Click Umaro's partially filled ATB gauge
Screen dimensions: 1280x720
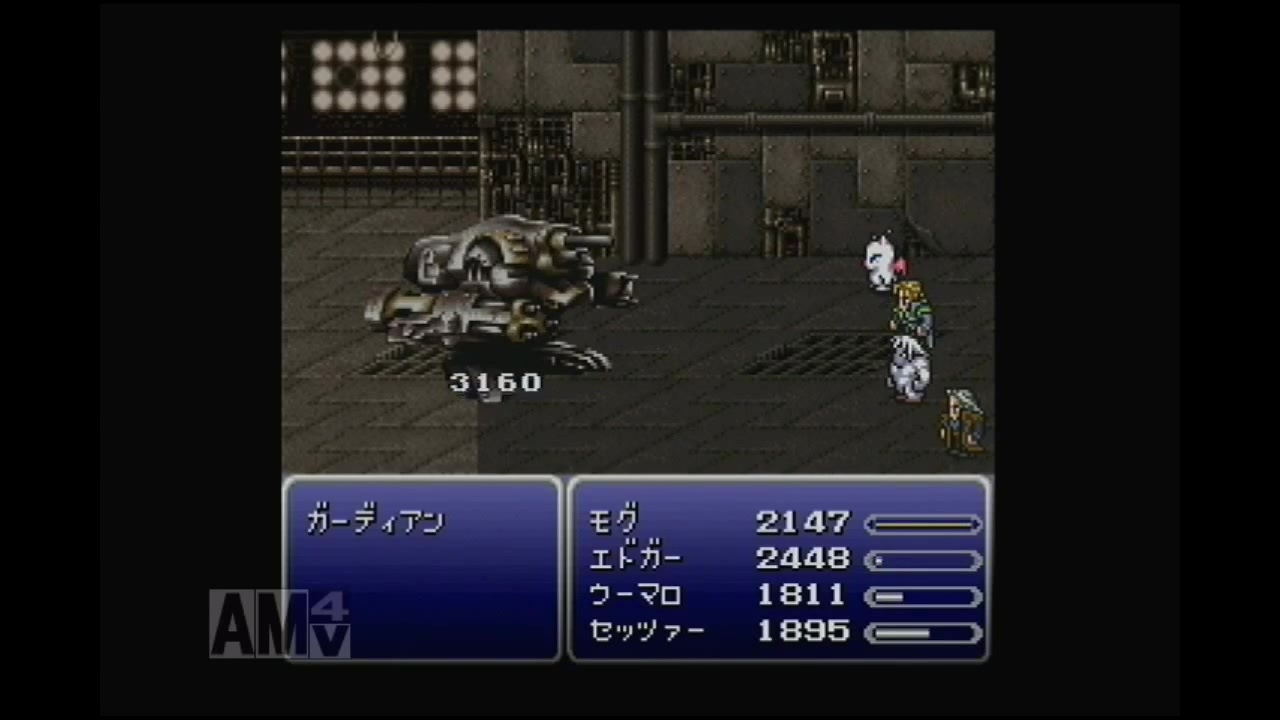[923, 595]
